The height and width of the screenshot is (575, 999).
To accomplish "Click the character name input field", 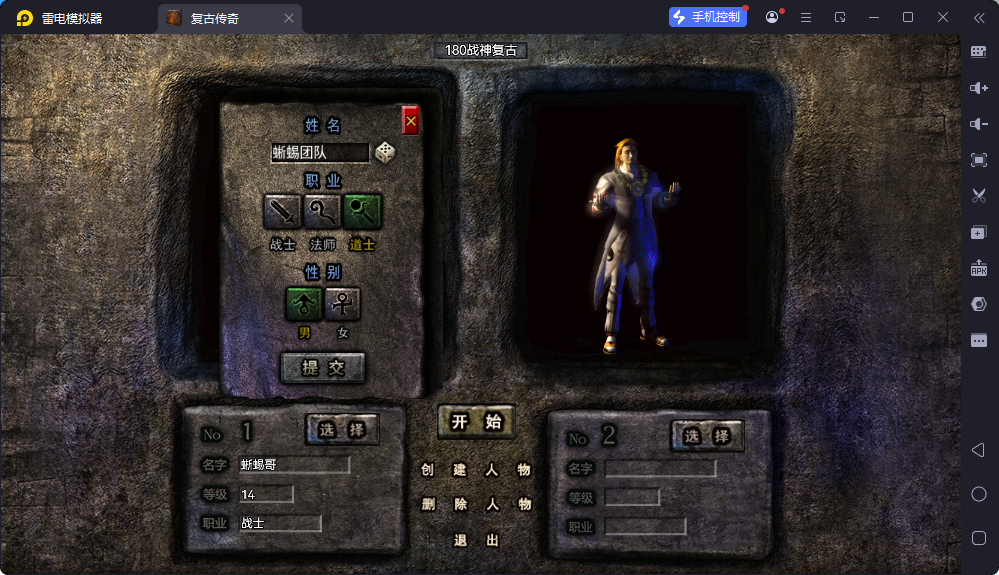I will pyautogui.click(x=319, y=153).
